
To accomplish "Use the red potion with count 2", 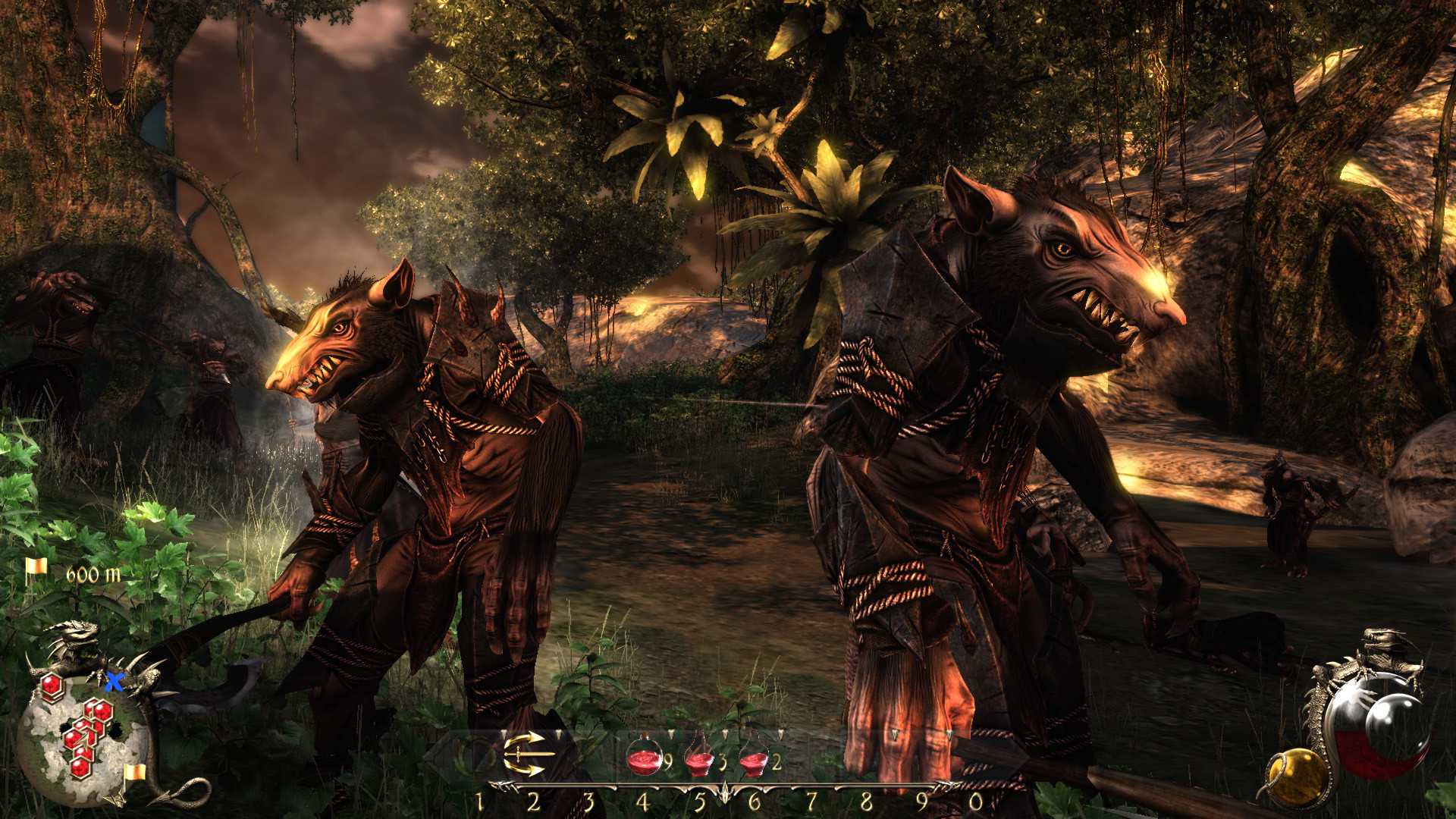I will tap(754, 758).
